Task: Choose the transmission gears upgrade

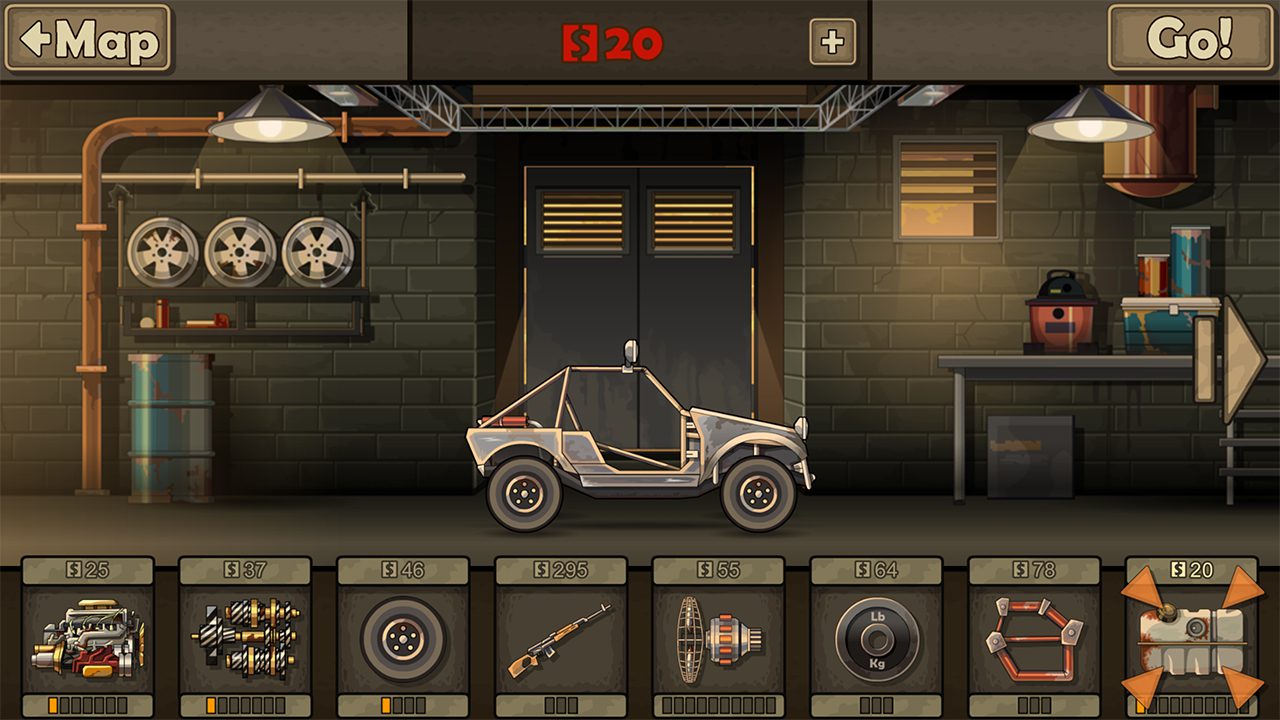Action: pos(245,638)
